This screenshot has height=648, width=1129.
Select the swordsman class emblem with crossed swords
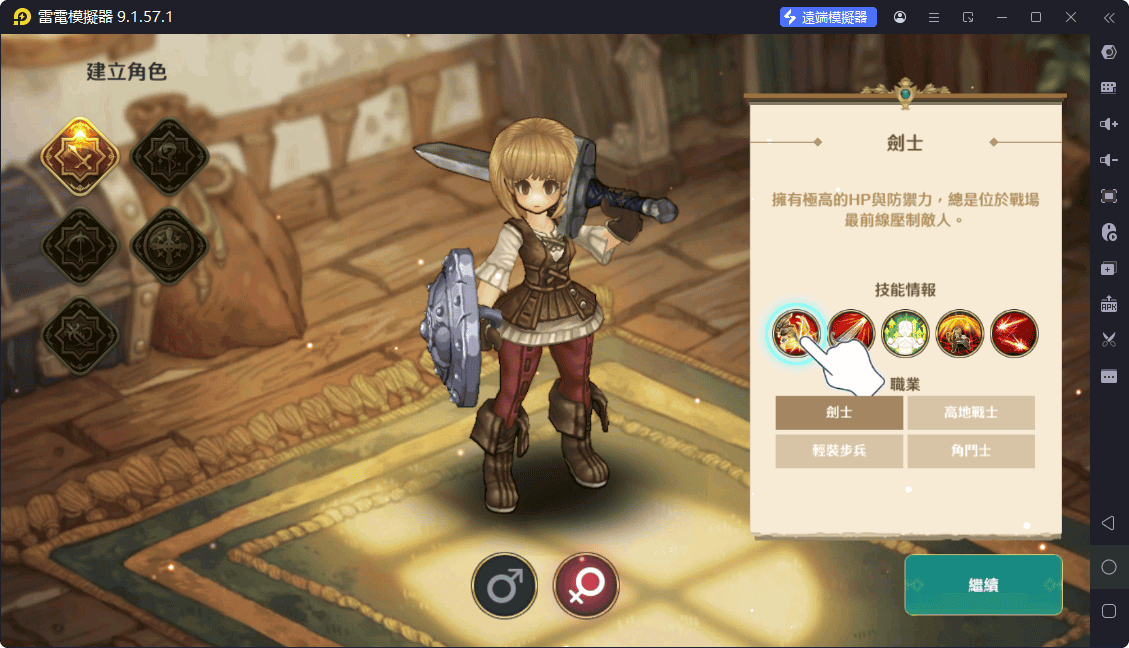point(80,157)
